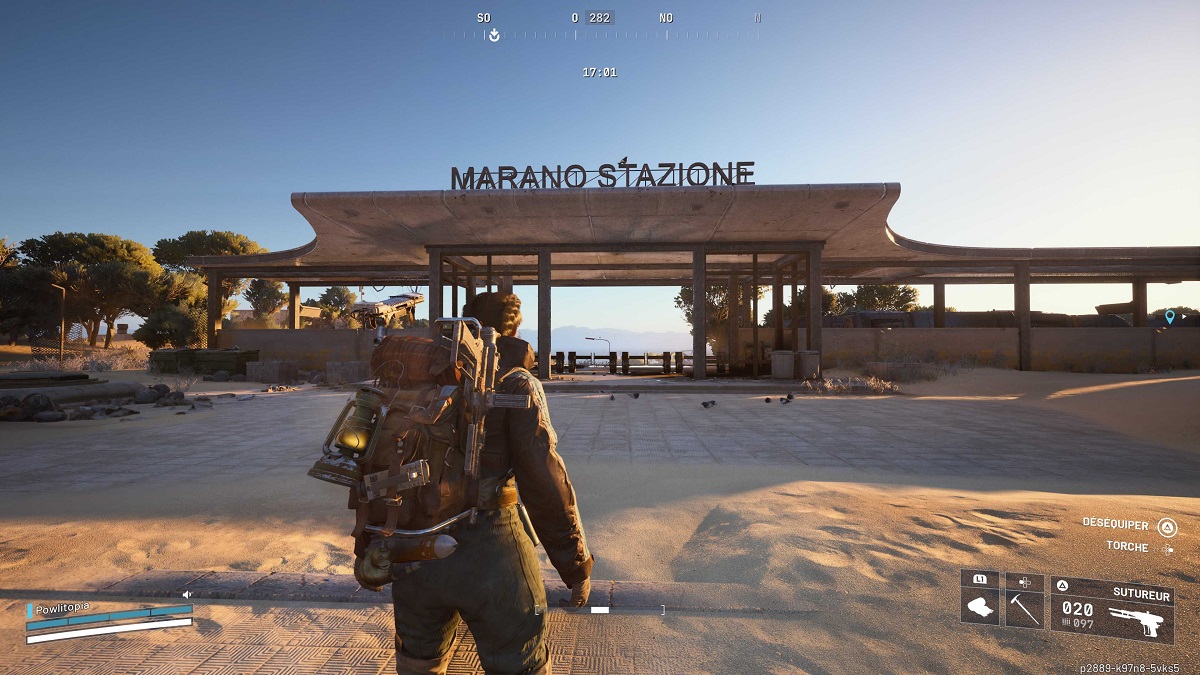Select the Sutureur weapon slot
This screenshot has height=675, width=1200.
point(1111,609)
